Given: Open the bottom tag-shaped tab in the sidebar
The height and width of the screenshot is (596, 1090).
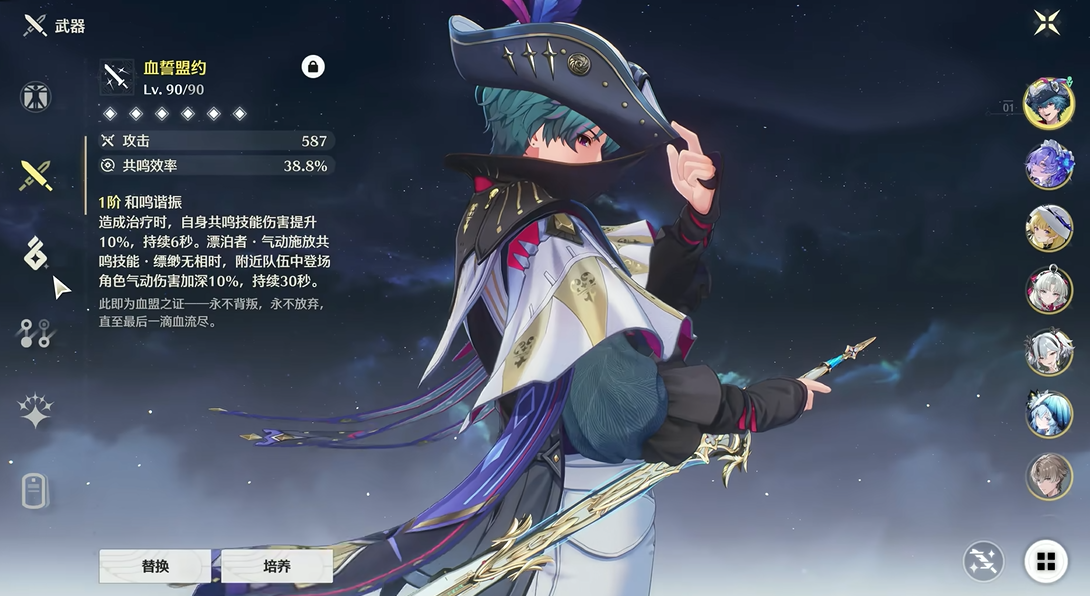Looking at the screenshot, I should 36,491.
